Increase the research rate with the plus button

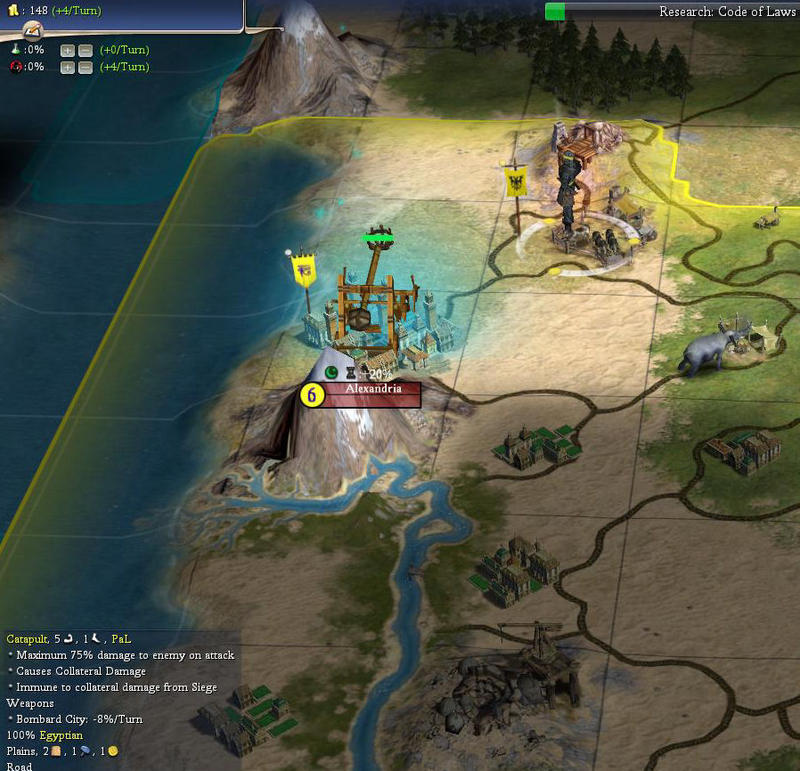click(67, 50)
